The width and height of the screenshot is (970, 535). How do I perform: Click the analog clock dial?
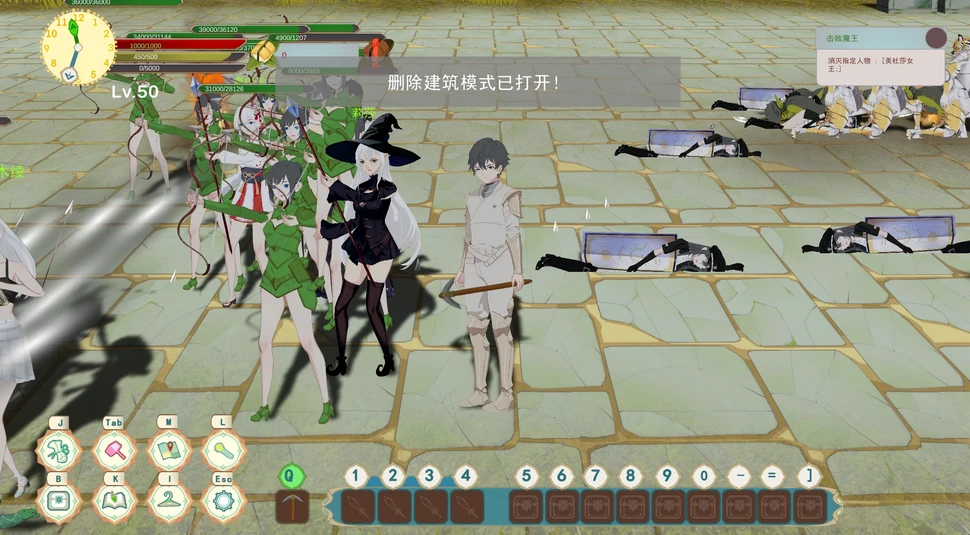(77, 48)
